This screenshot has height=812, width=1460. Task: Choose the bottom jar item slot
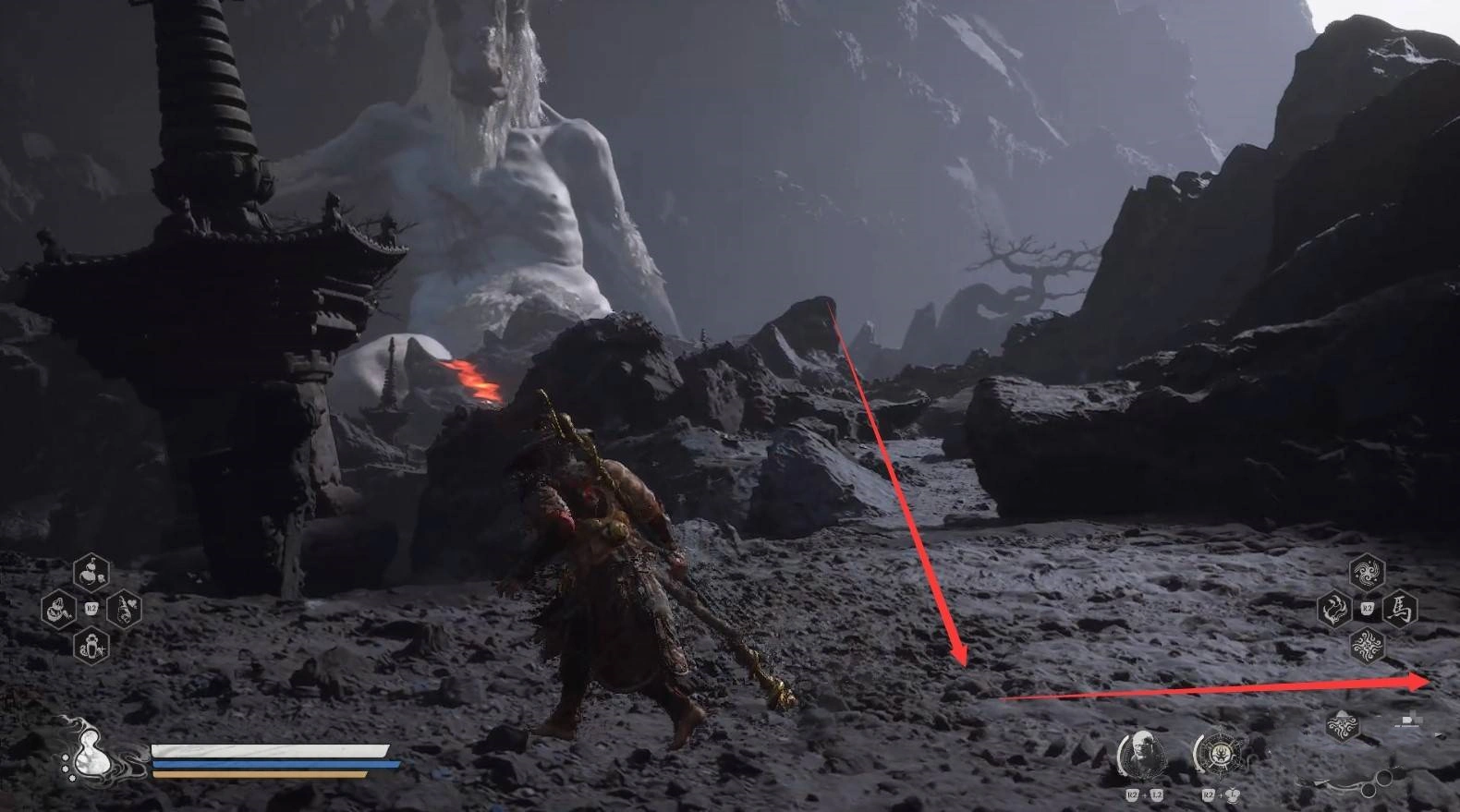point(91,644)
